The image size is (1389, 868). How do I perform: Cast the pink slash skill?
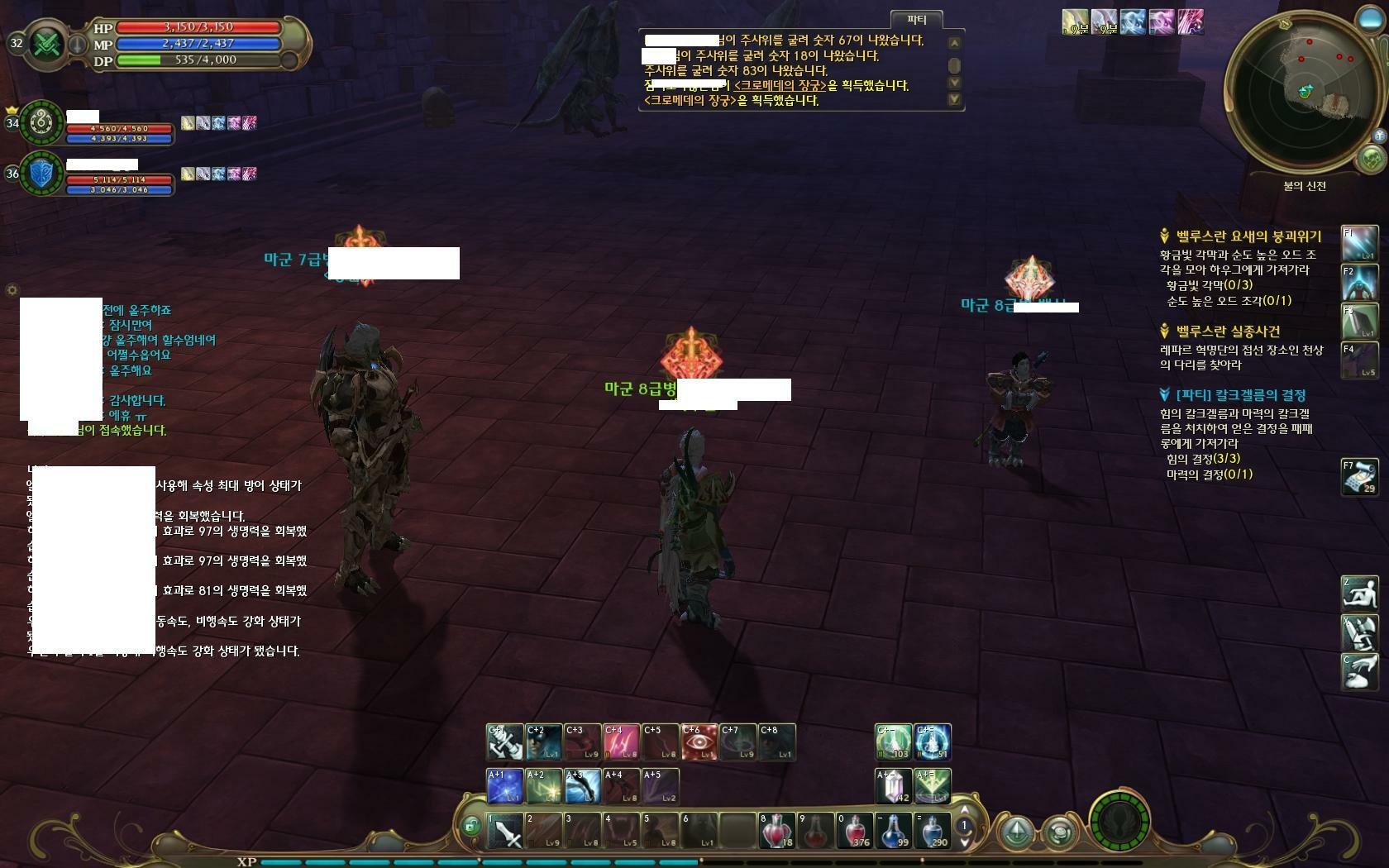click(x=621, y=742)
